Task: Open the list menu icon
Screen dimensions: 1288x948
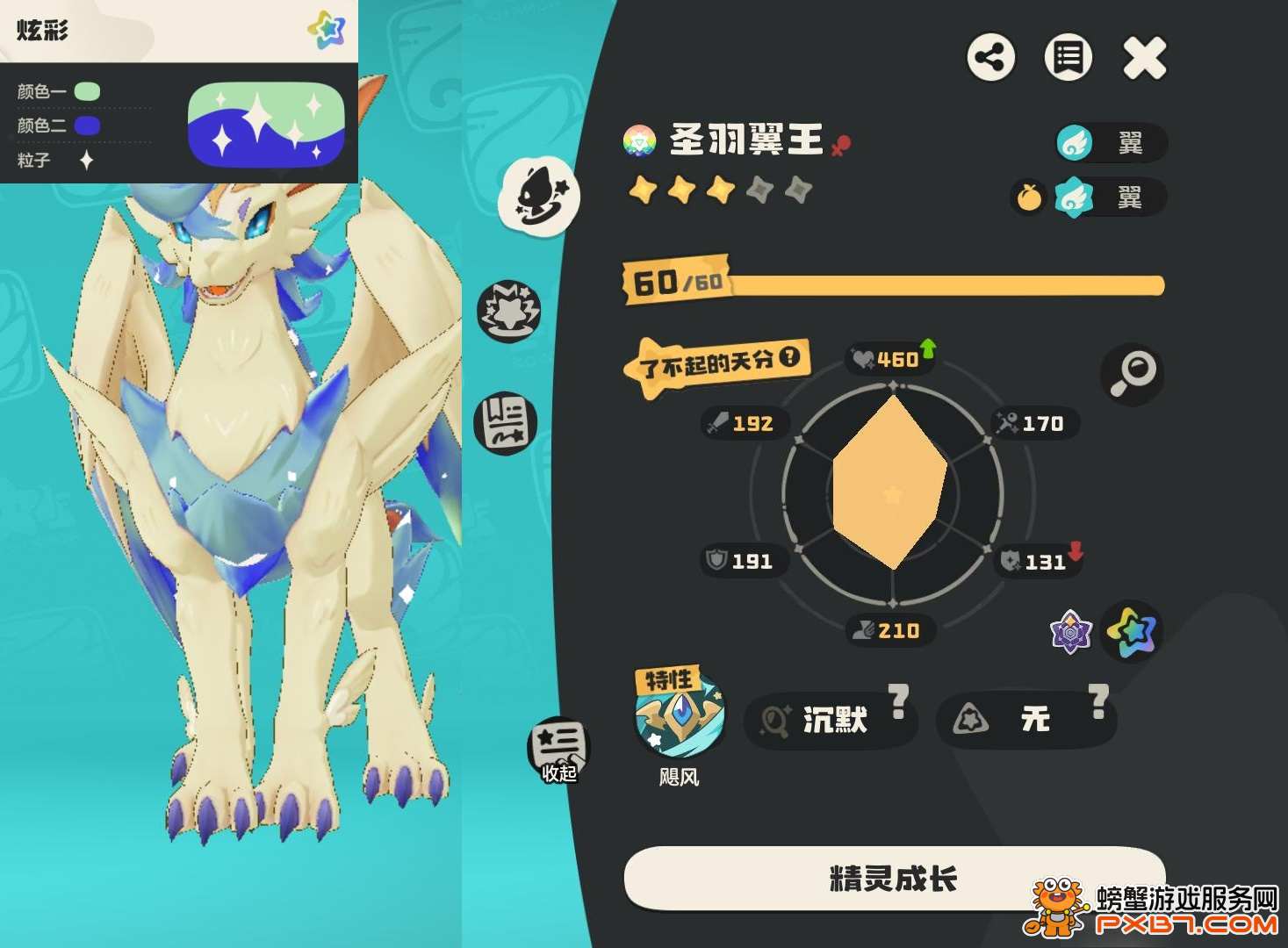Action: (x=1068, y=59)
